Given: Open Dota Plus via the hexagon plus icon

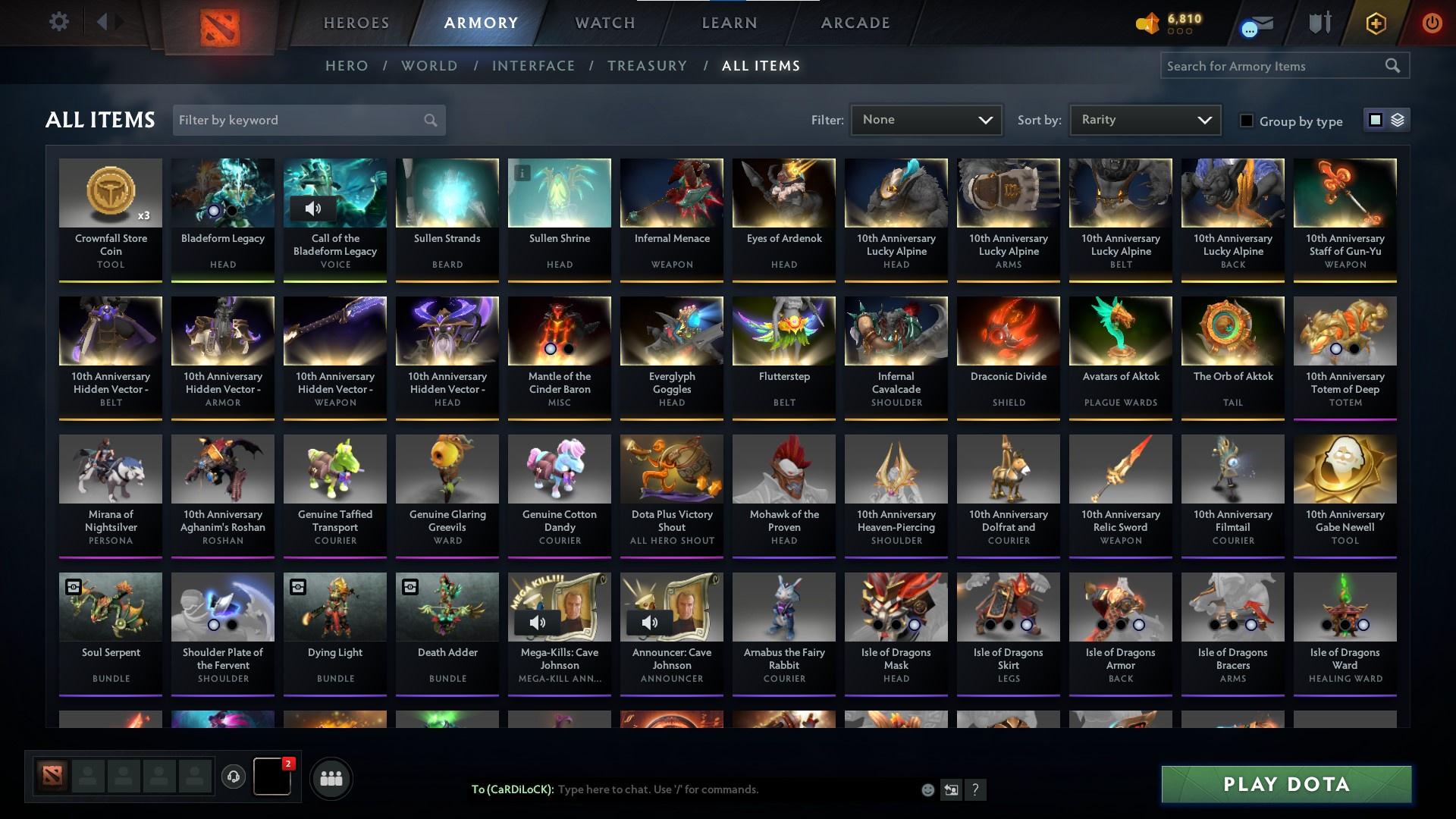Looking at the screenshot, I should [x=1375, y=23].
